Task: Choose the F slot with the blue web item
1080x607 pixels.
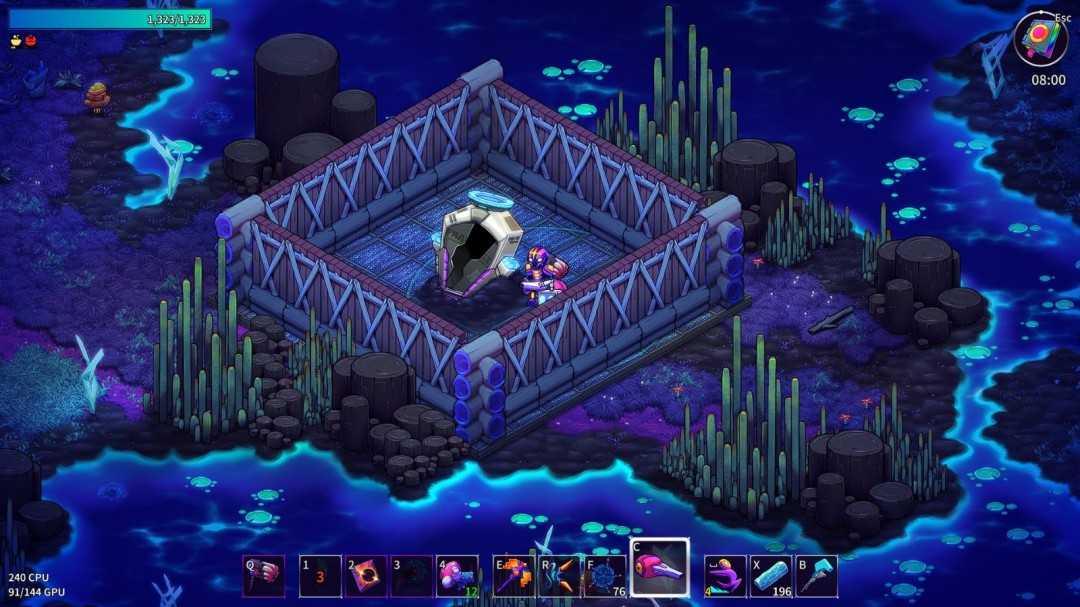Action: coord(606,577)
